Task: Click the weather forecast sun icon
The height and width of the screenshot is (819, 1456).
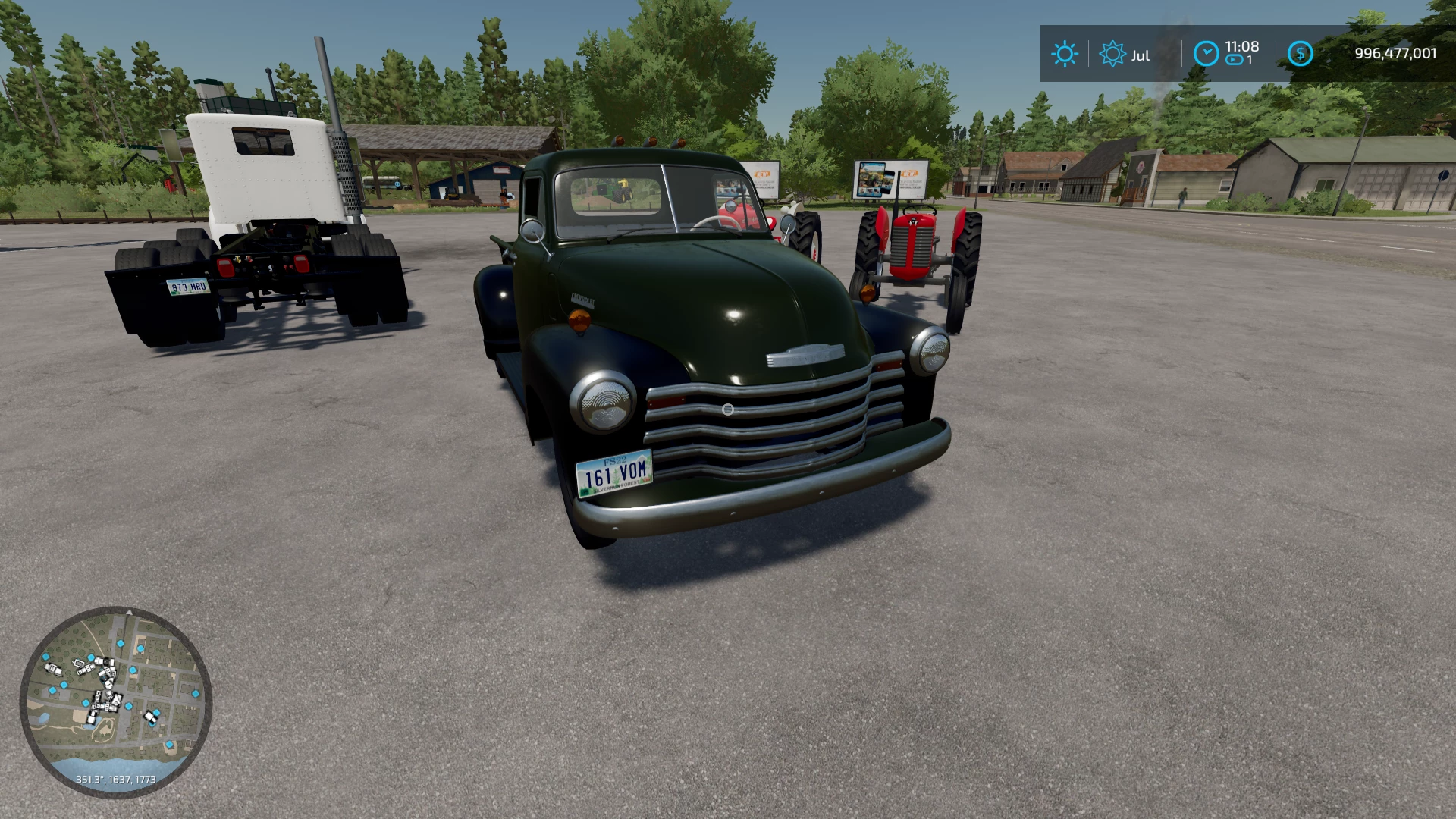Action: point(1065,54)
